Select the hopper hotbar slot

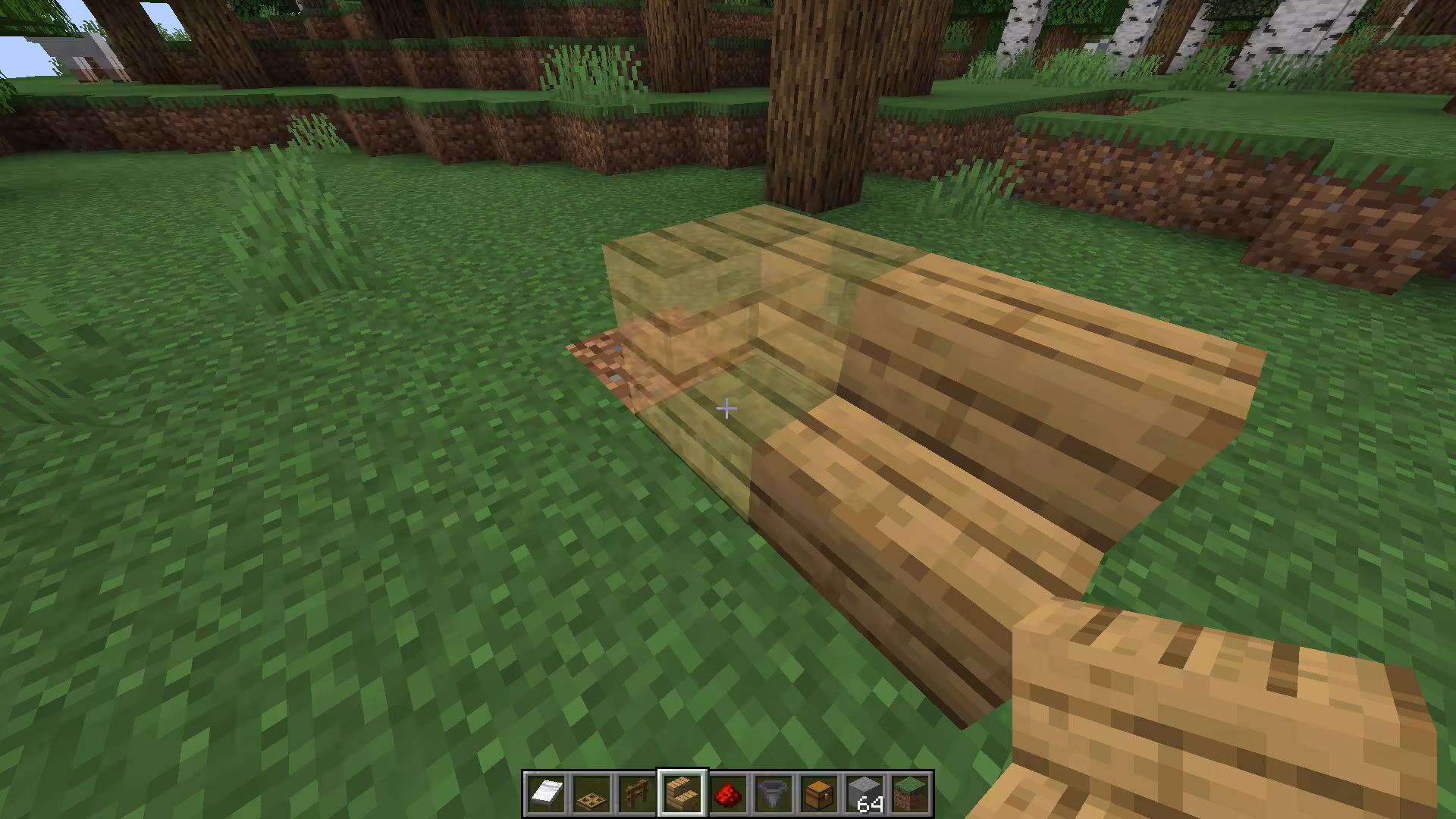(773, 794)
